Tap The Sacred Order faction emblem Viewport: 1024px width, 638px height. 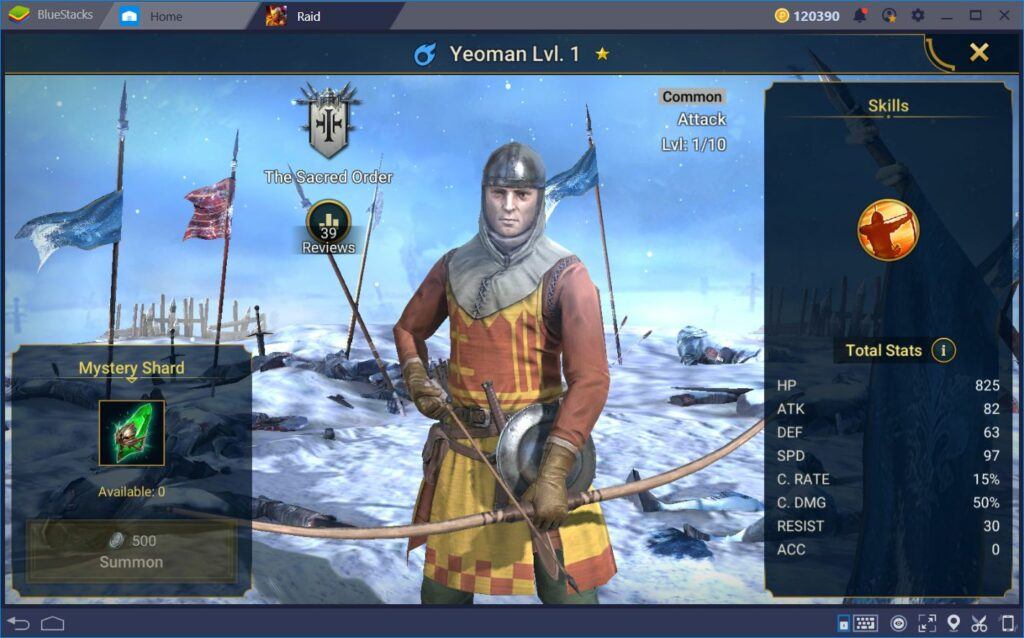(328, 123)
